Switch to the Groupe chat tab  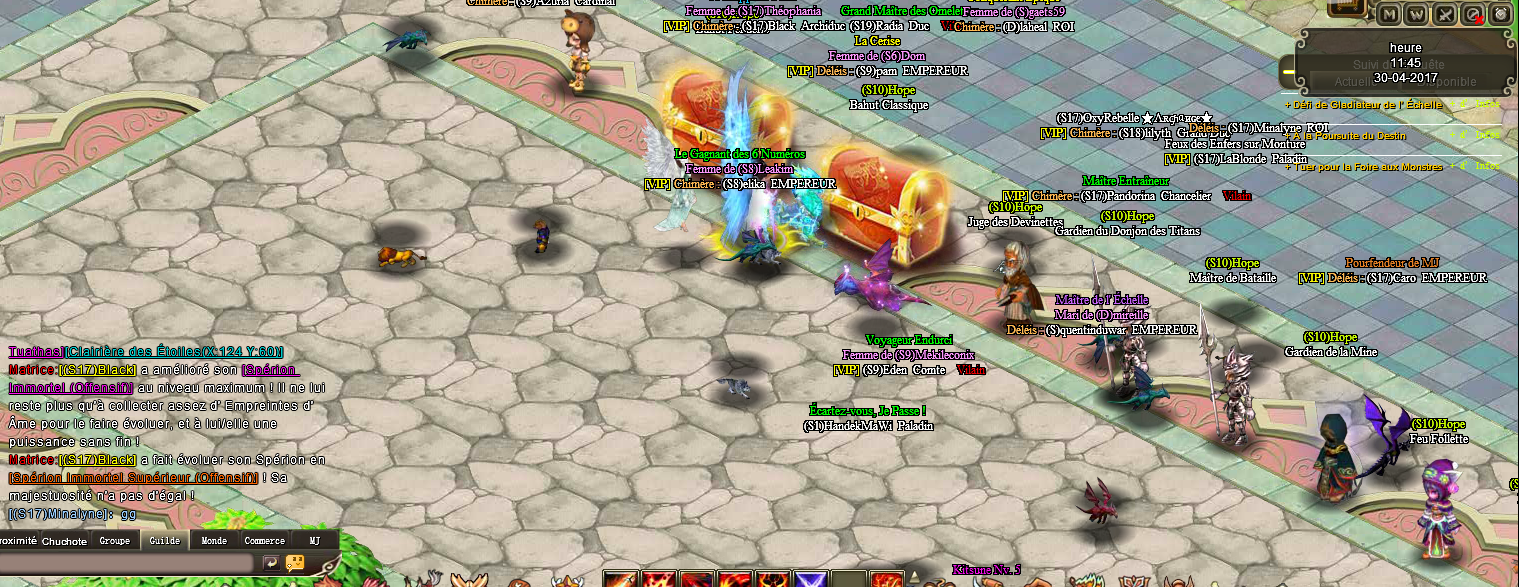pos(114,541)
